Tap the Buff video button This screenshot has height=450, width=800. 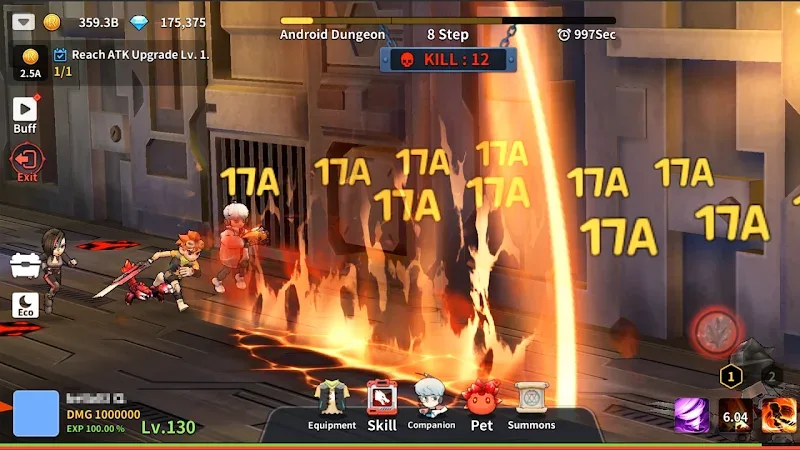(25, 113)
